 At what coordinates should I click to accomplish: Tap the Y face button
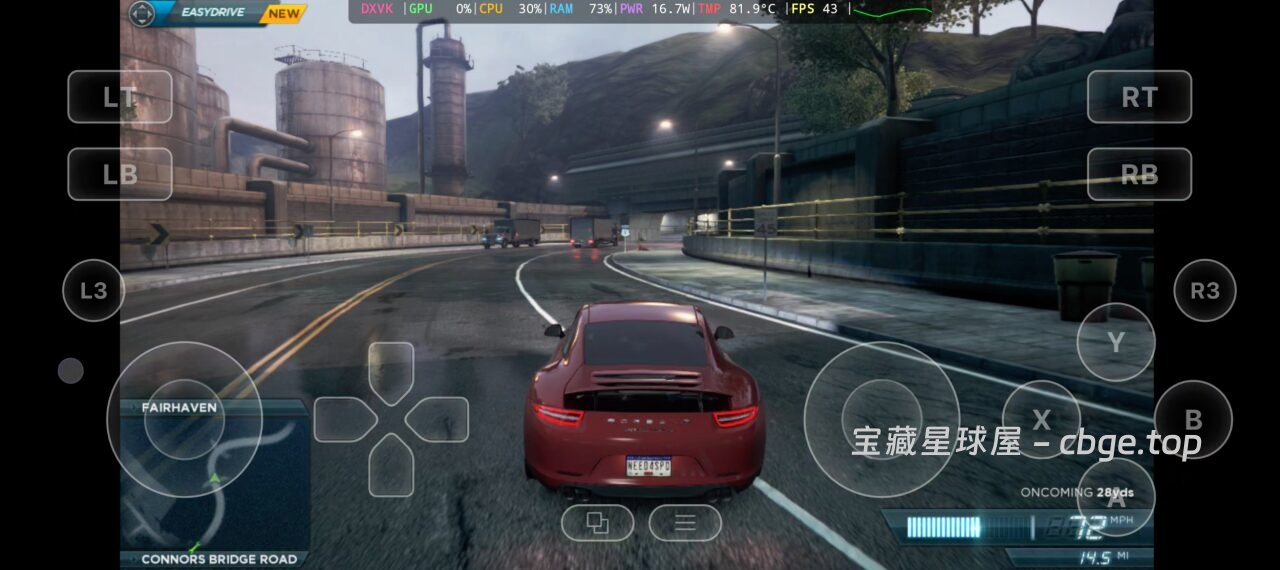tap(1115, 342)
